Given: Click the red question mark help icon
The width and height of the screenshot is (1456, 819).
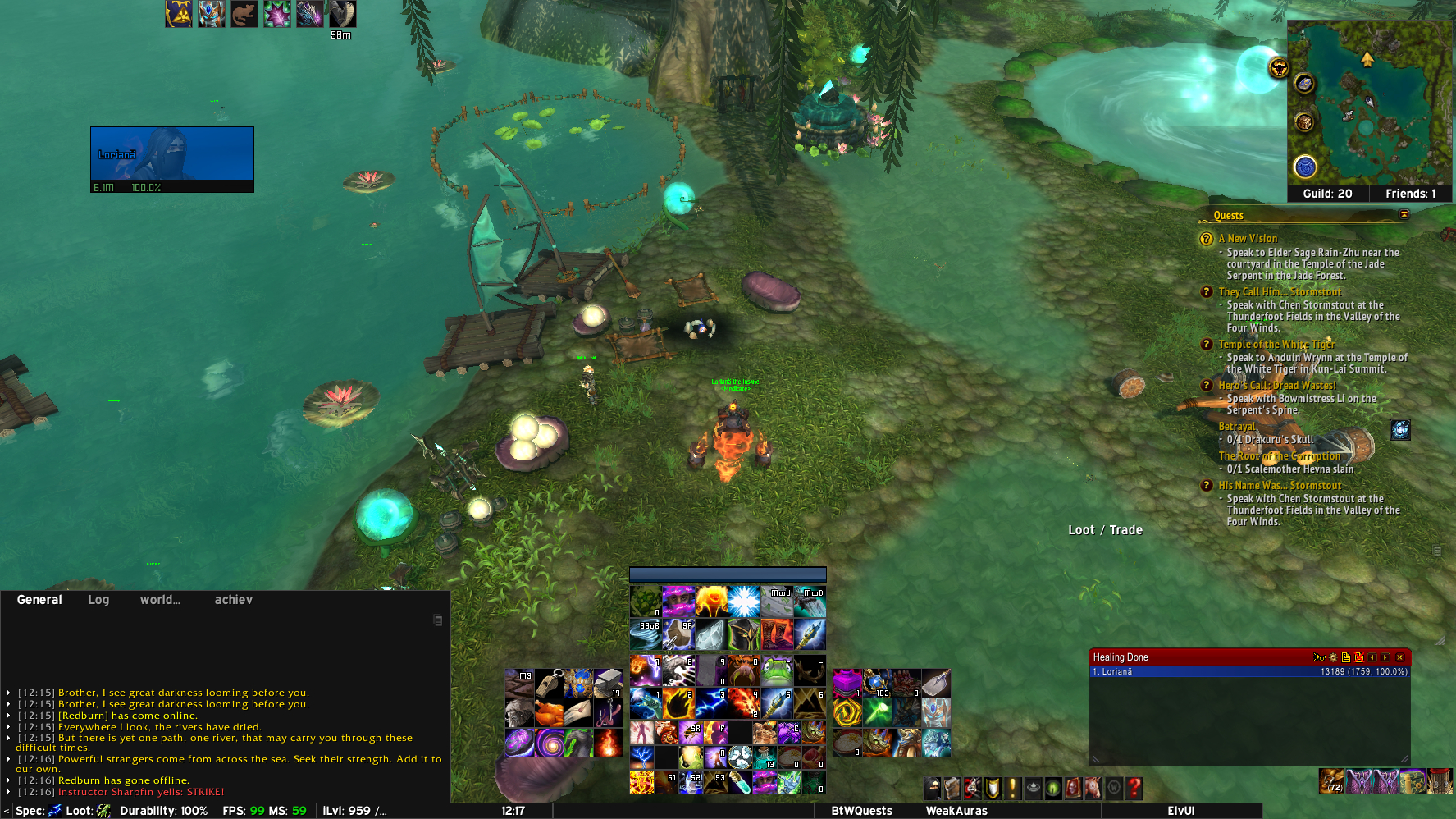Looking at the screenshot, I should tap(1134, 789).
